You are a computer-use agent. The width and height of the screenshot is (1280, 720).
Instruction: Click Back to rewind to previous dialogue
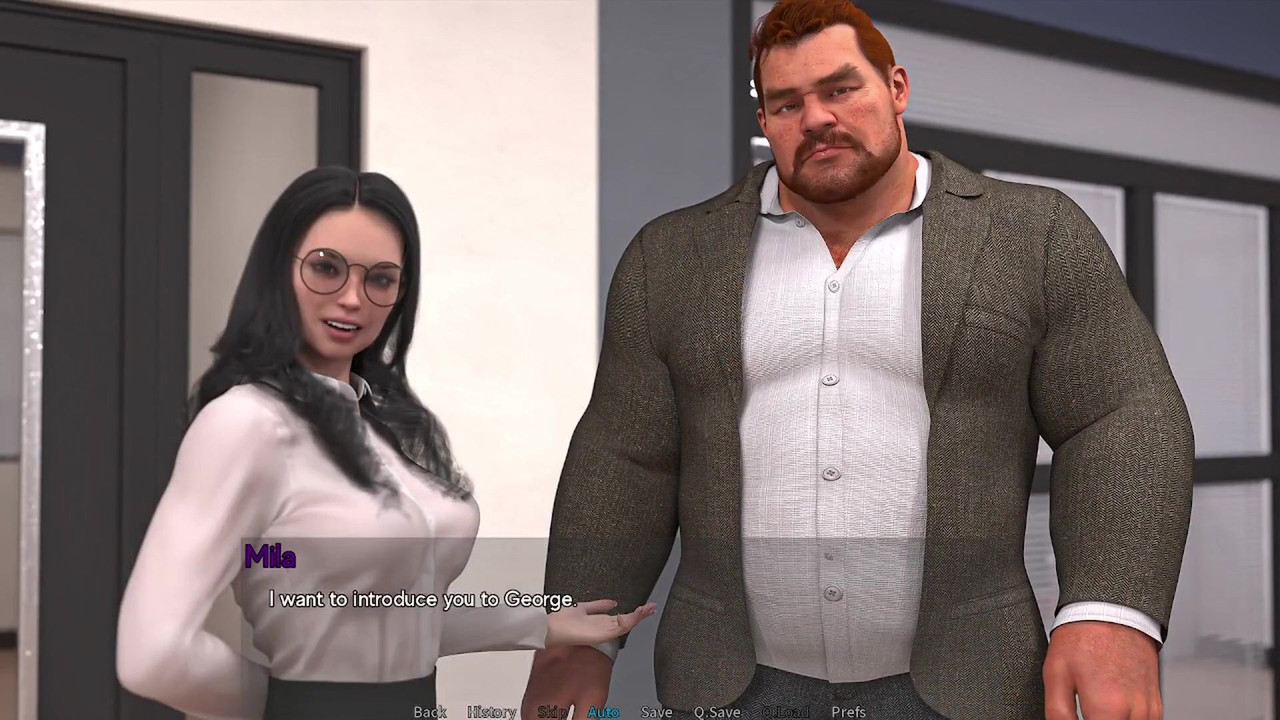pos(428,711)
